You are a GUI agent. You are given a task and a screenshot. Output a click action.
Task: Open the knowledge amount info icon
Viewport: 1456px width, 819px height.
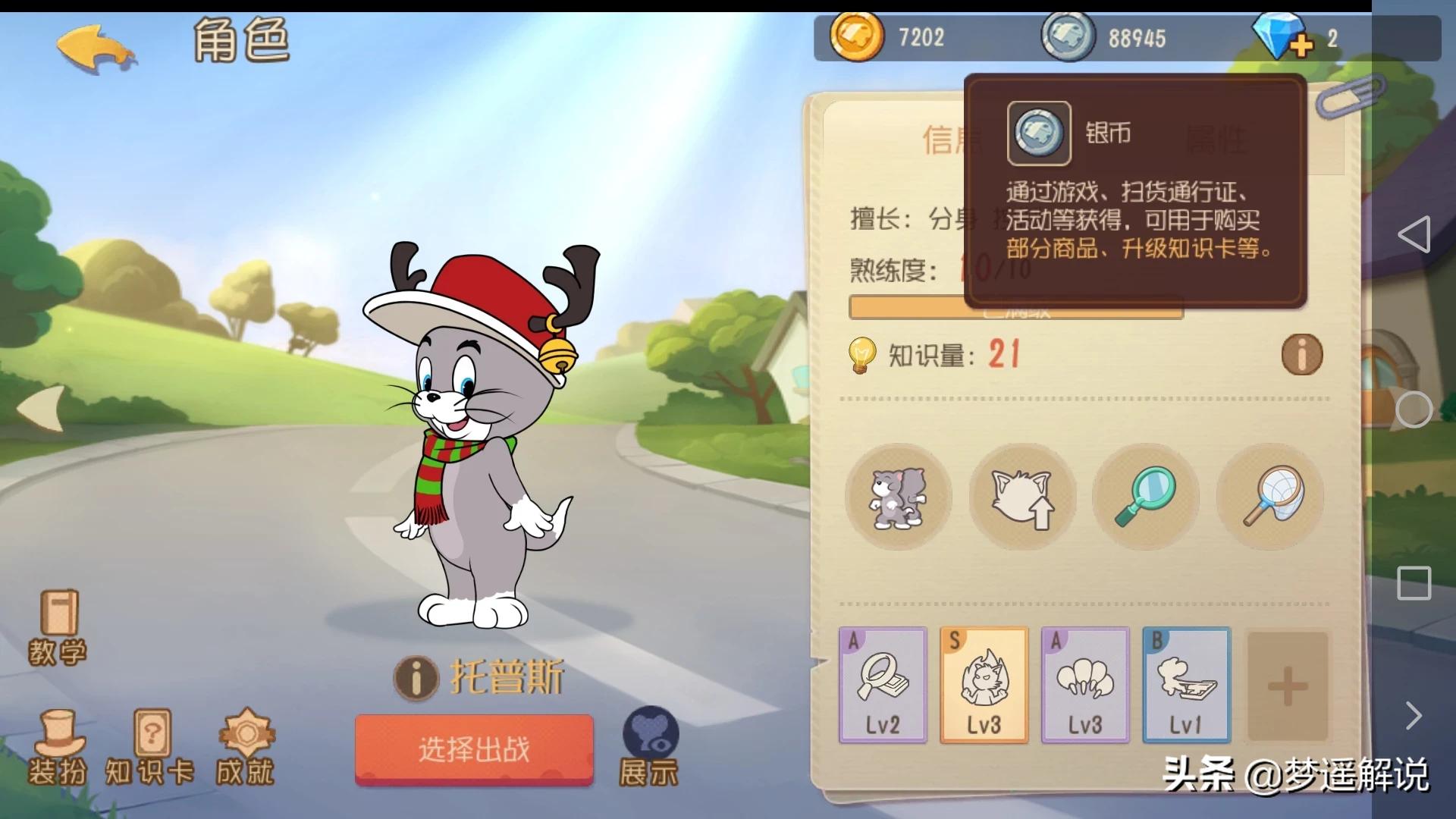tap(1301, 355)
